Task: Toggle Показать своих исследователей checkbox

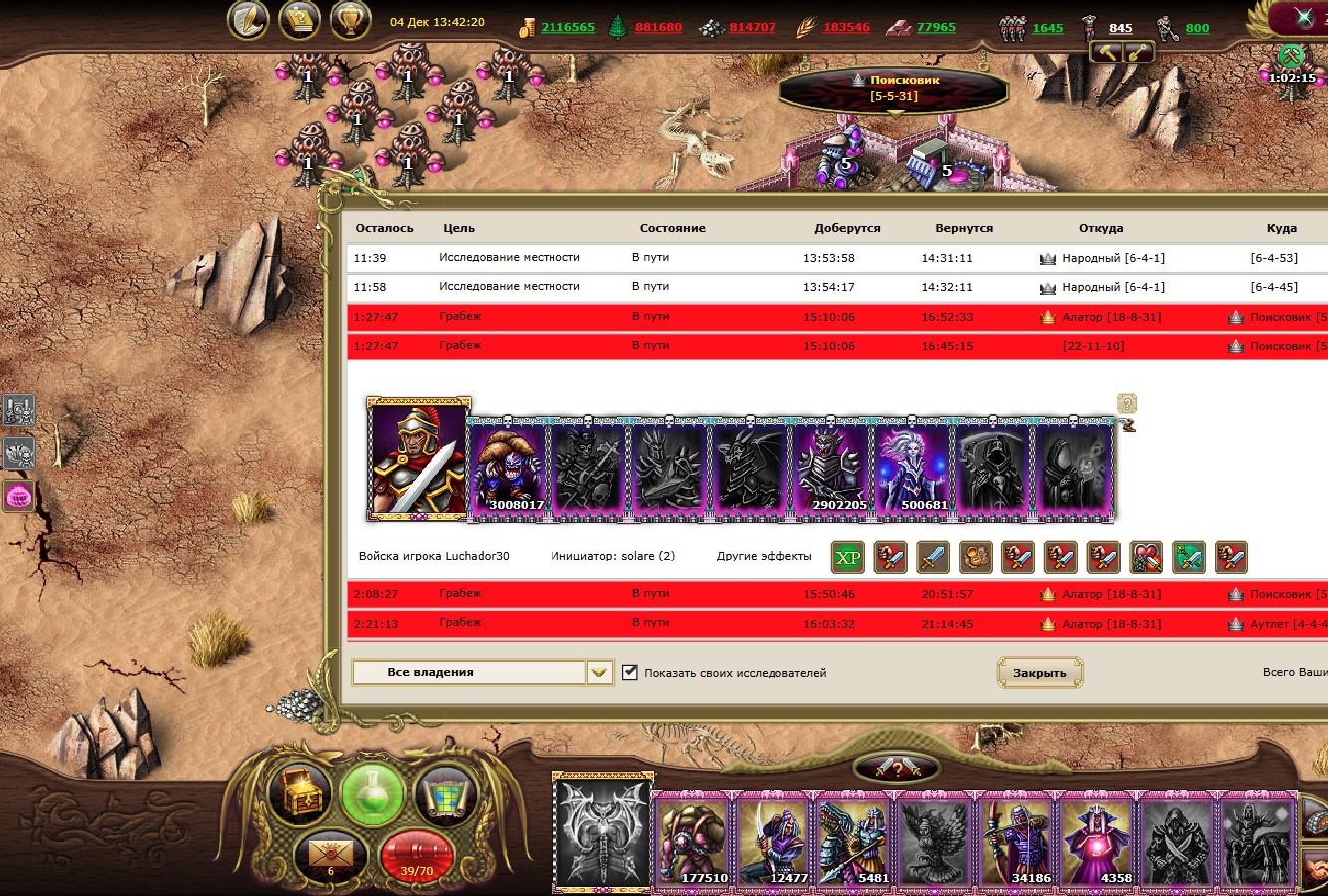Action: [630, 672]
